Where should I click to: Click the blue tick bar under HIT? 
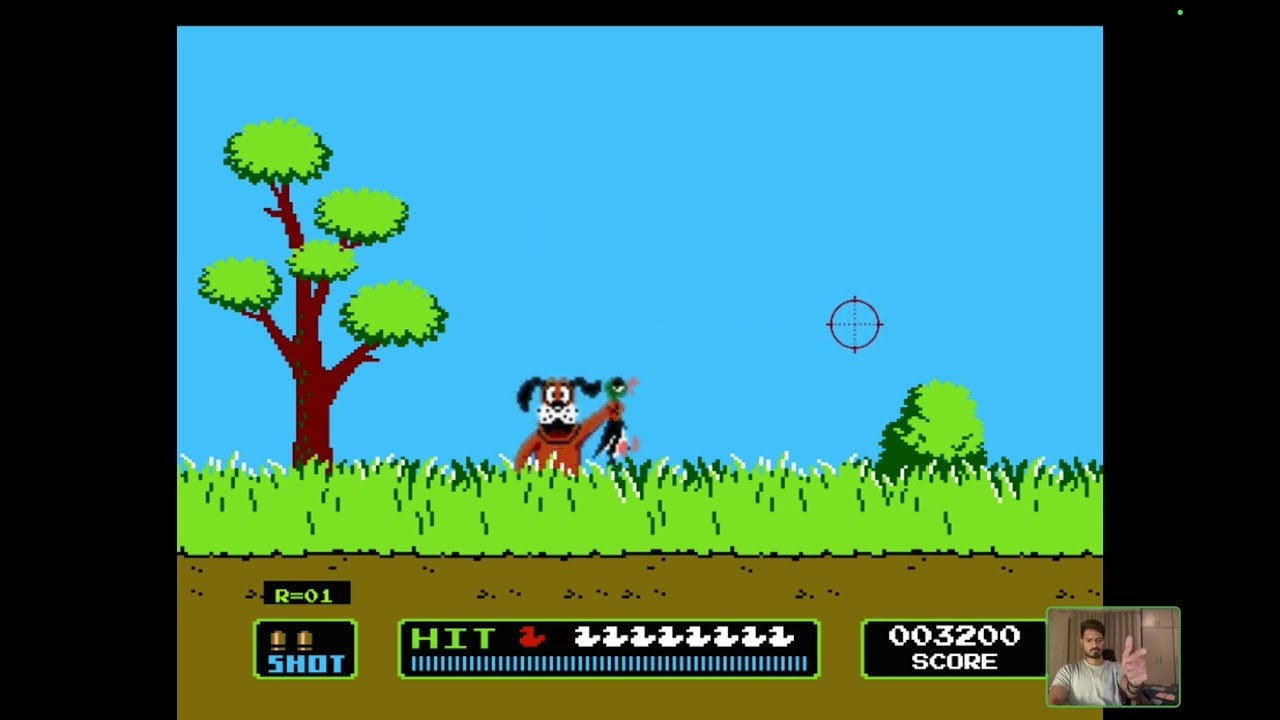click(x=608, y=662)
